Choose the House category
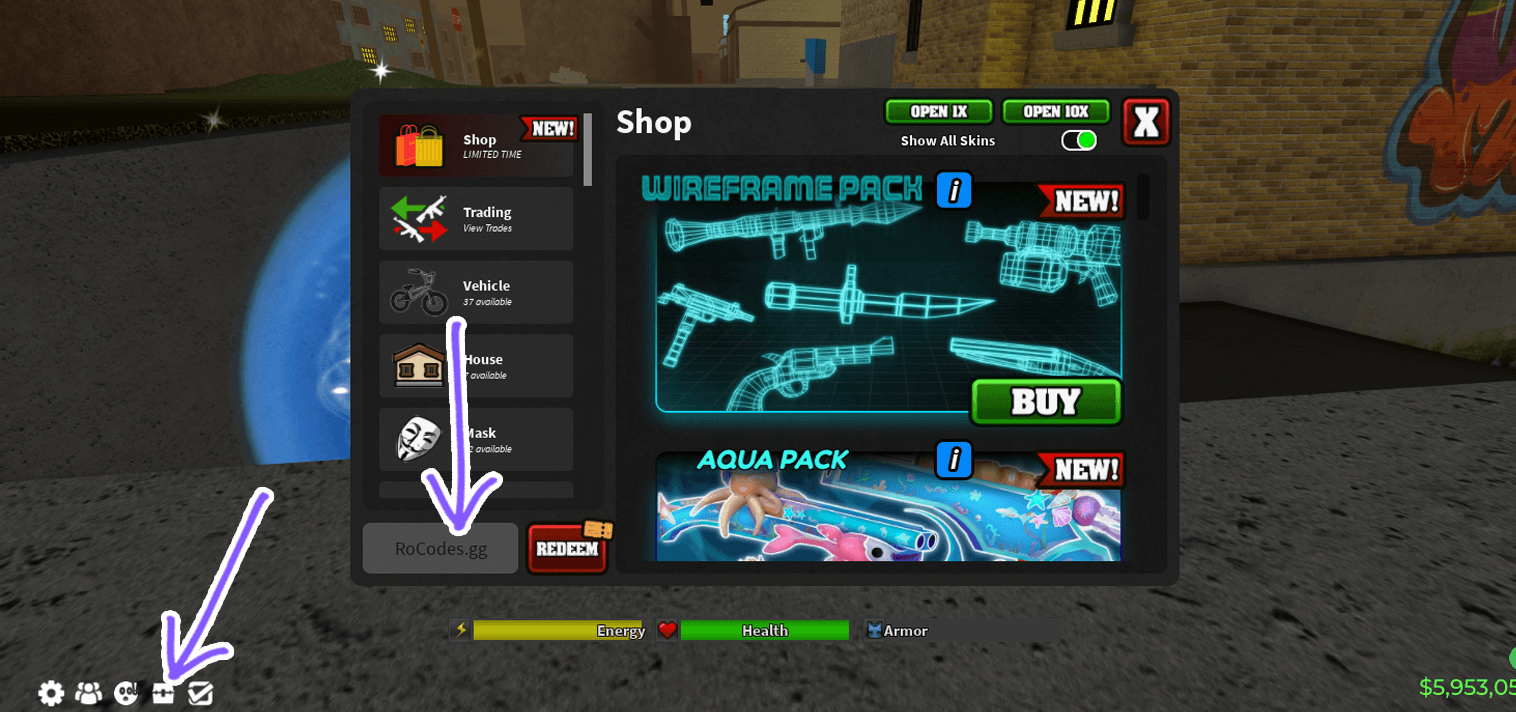 476,366
